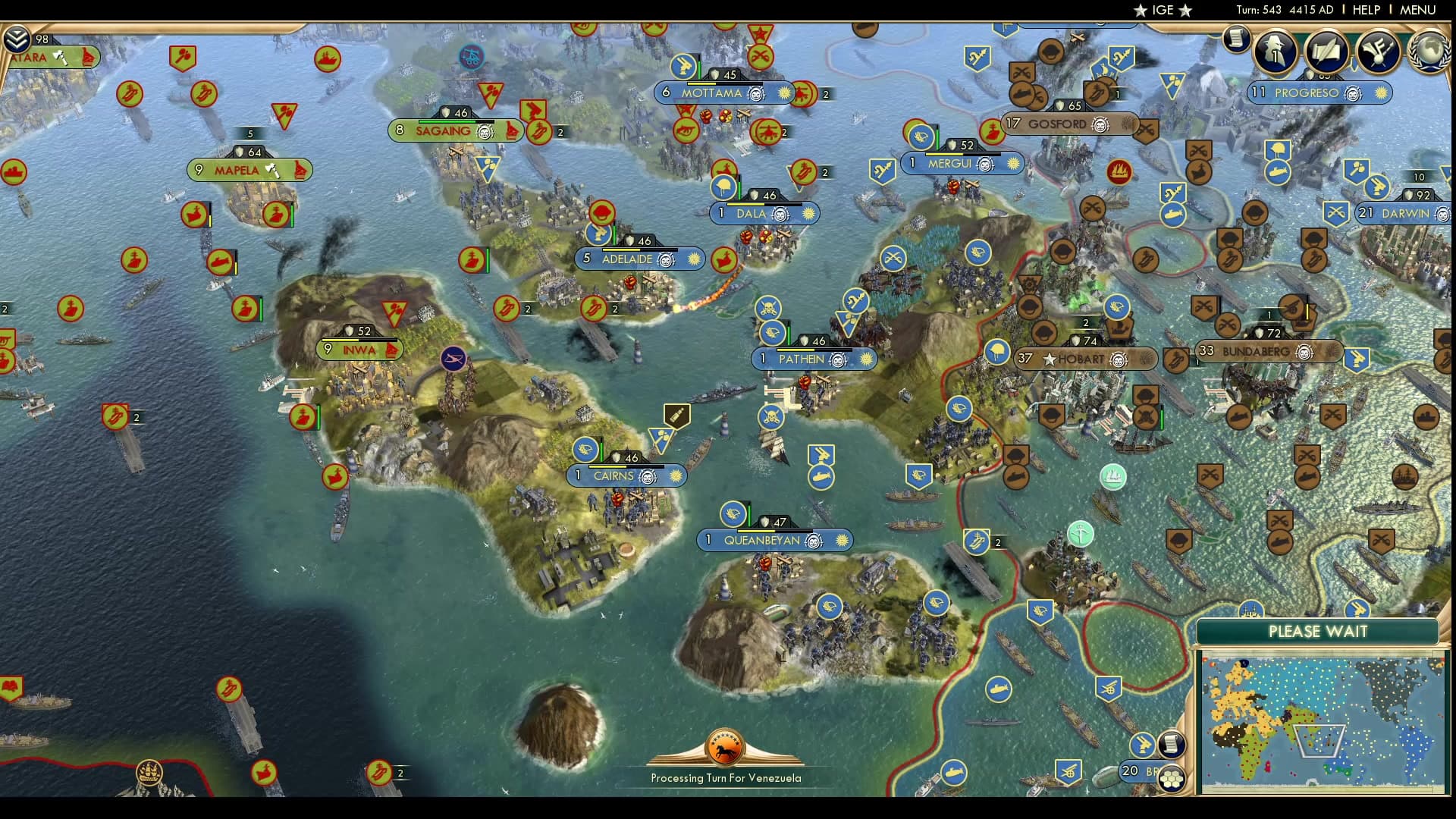This screenshot has height=819, width=1456.
Task: Click the IGE label at top center
Action: 1162,10
